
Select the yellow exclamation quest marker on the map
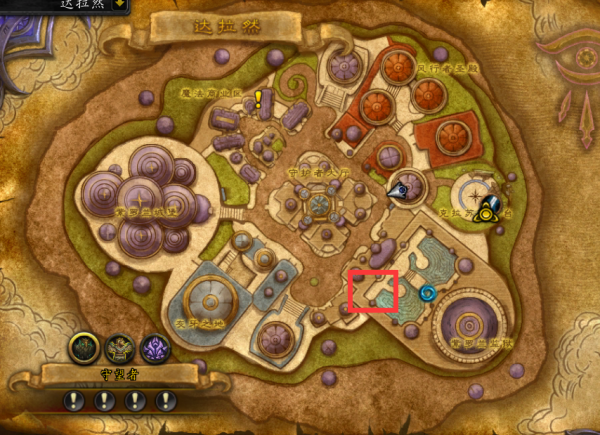(x=258, y=98)
